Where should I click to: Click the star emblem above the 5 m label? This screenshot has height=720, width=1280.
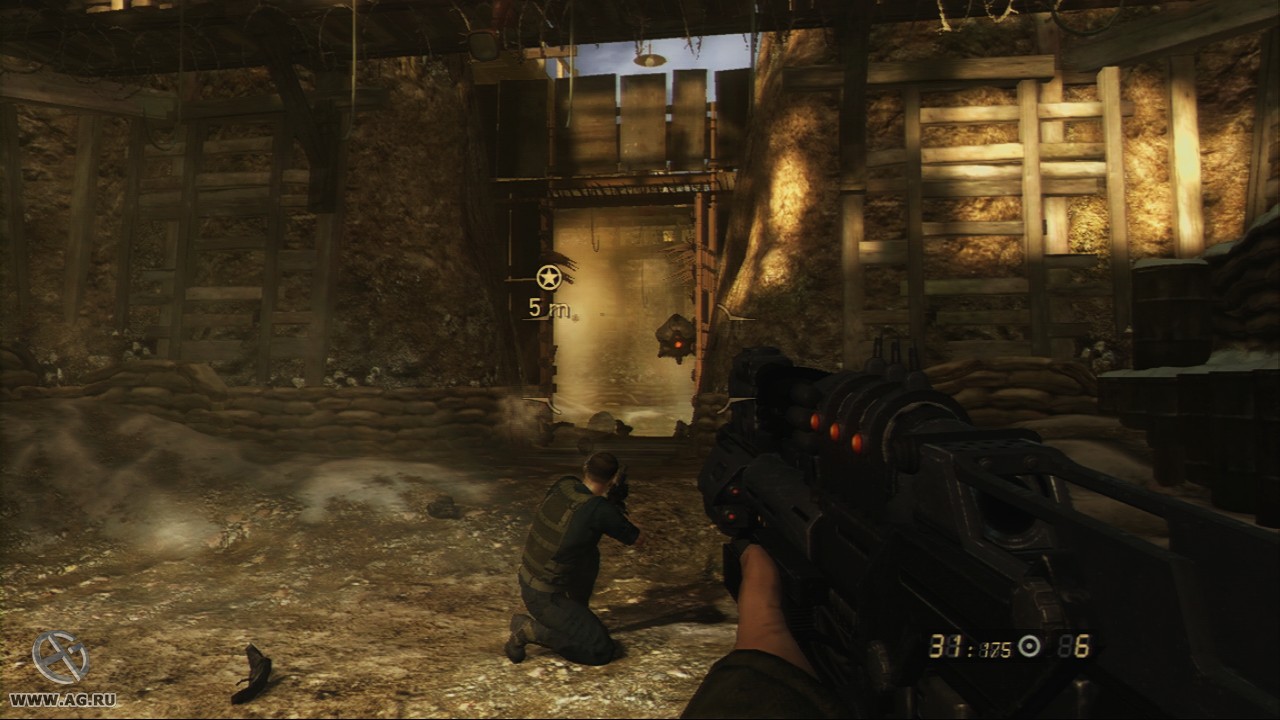coord(548,277)
